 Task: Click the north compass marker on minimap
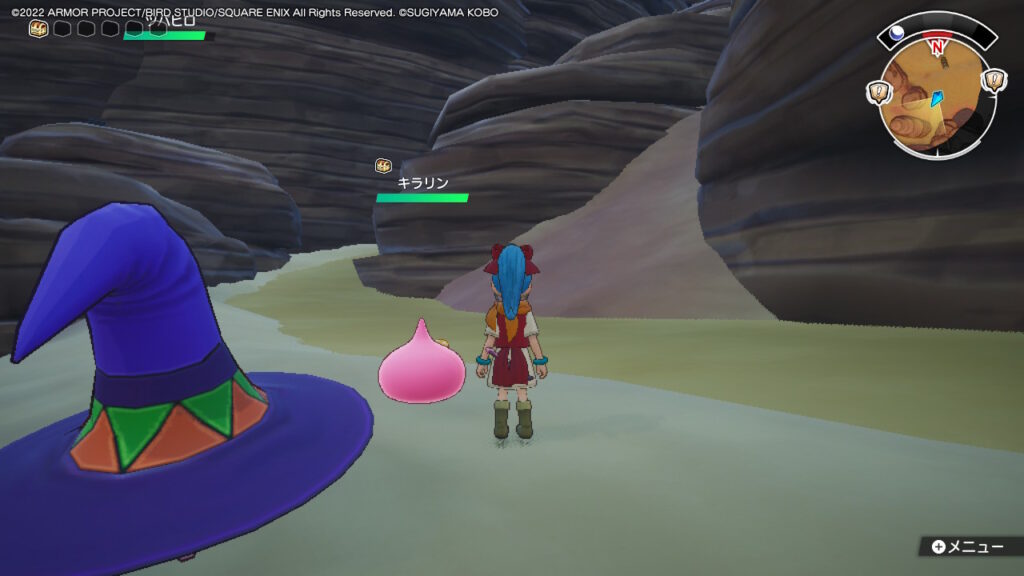[937, 46]
